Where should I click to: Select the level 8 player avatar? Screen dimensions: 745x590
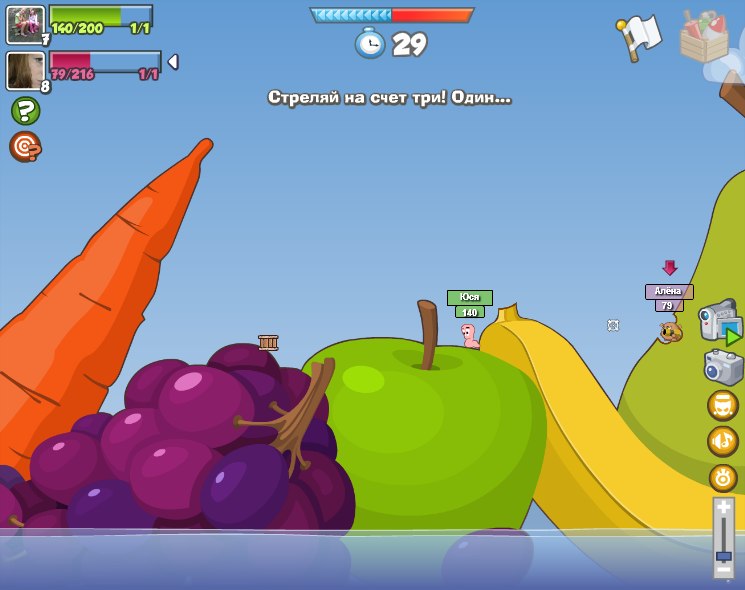25,71
